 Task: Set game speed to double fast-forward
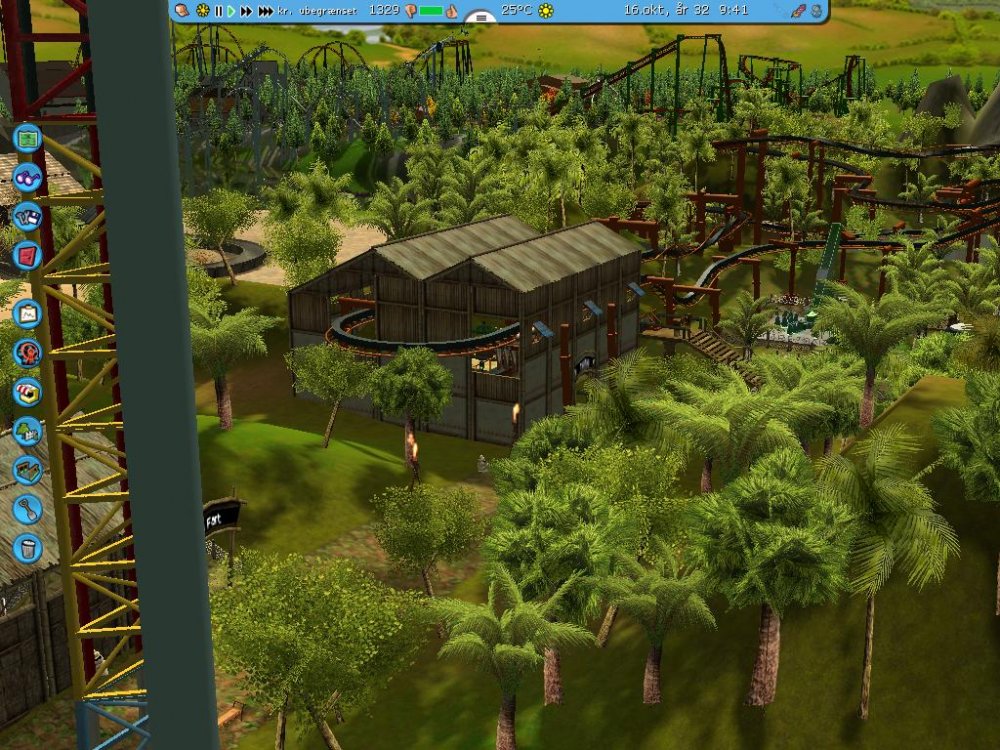click(x=245, y=10)
